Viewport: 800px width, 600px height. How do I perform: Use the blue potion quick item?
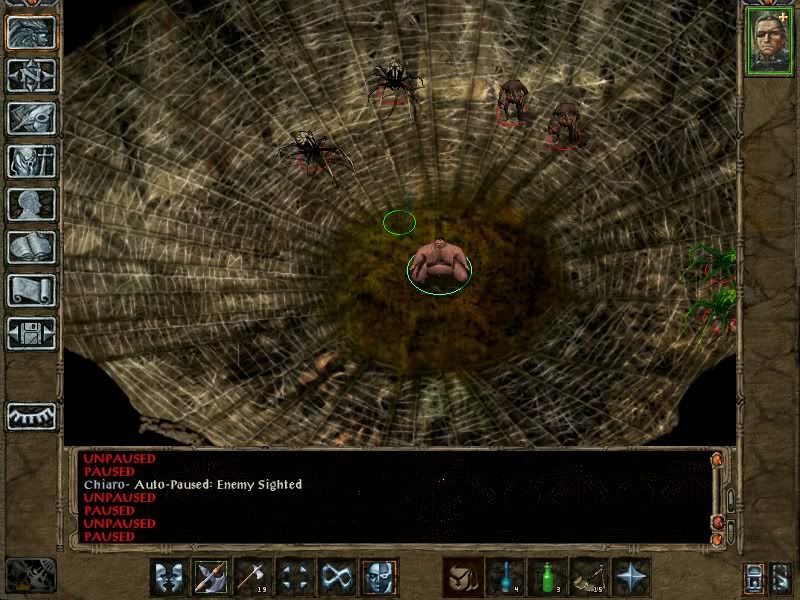[x=505, y=577]
